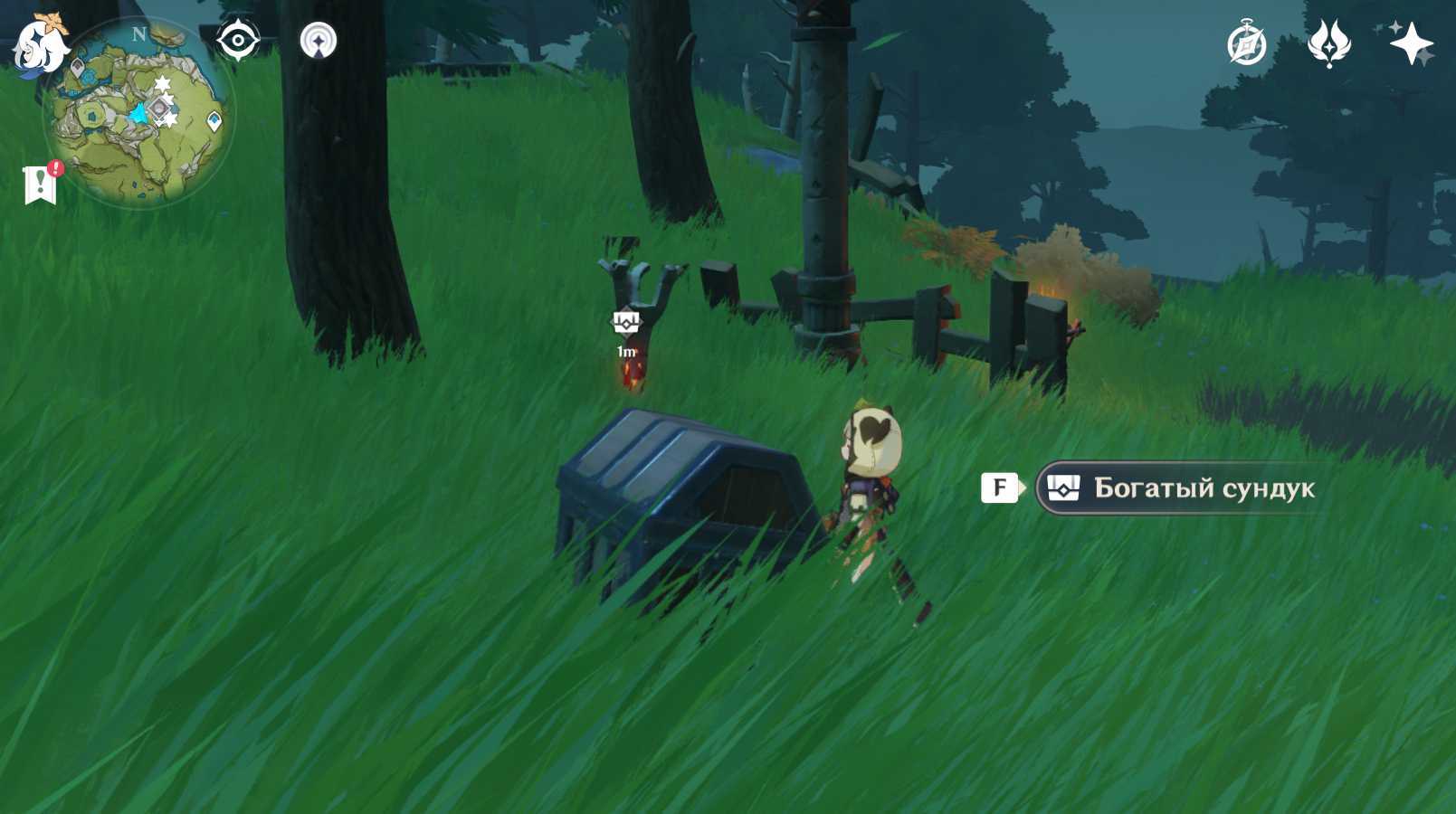
Task: Click the round signal icon beside the eye
Action: [x=319, y=41]
